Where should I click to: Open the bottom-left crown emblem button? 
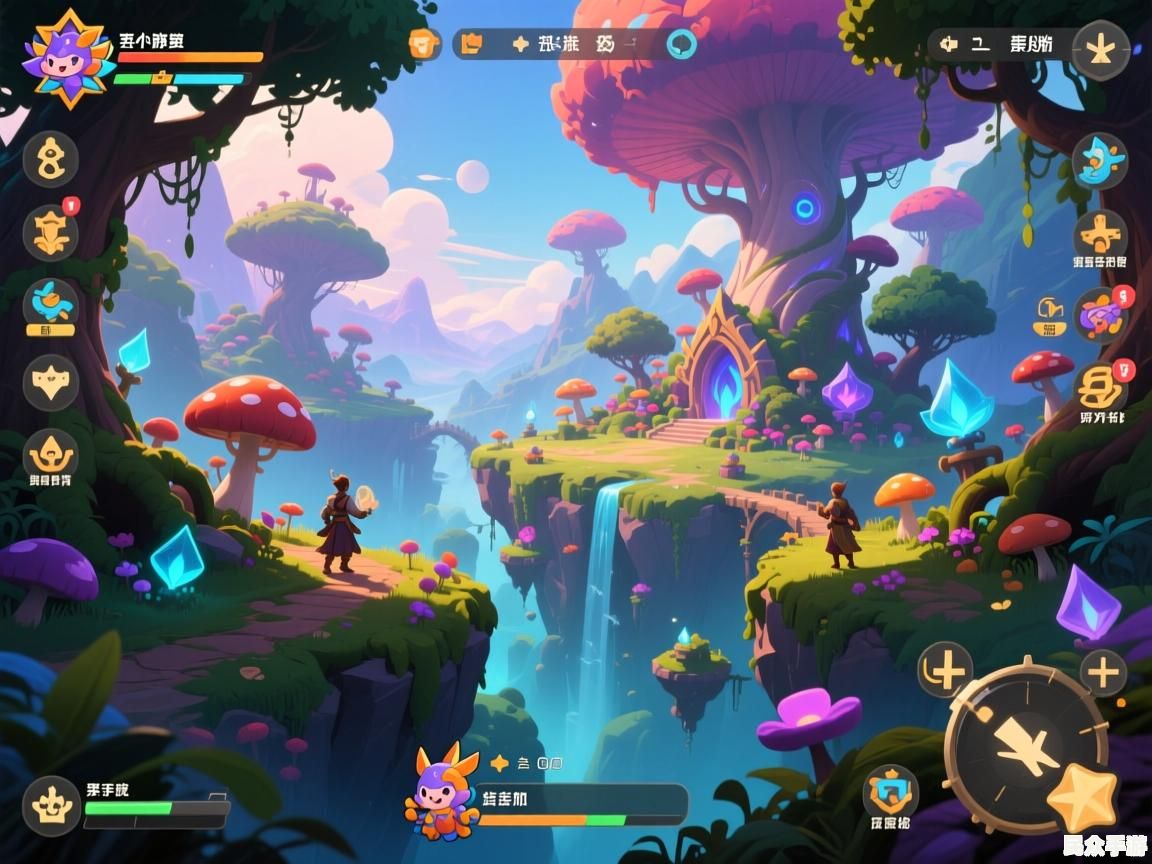(x=51, y=805)
